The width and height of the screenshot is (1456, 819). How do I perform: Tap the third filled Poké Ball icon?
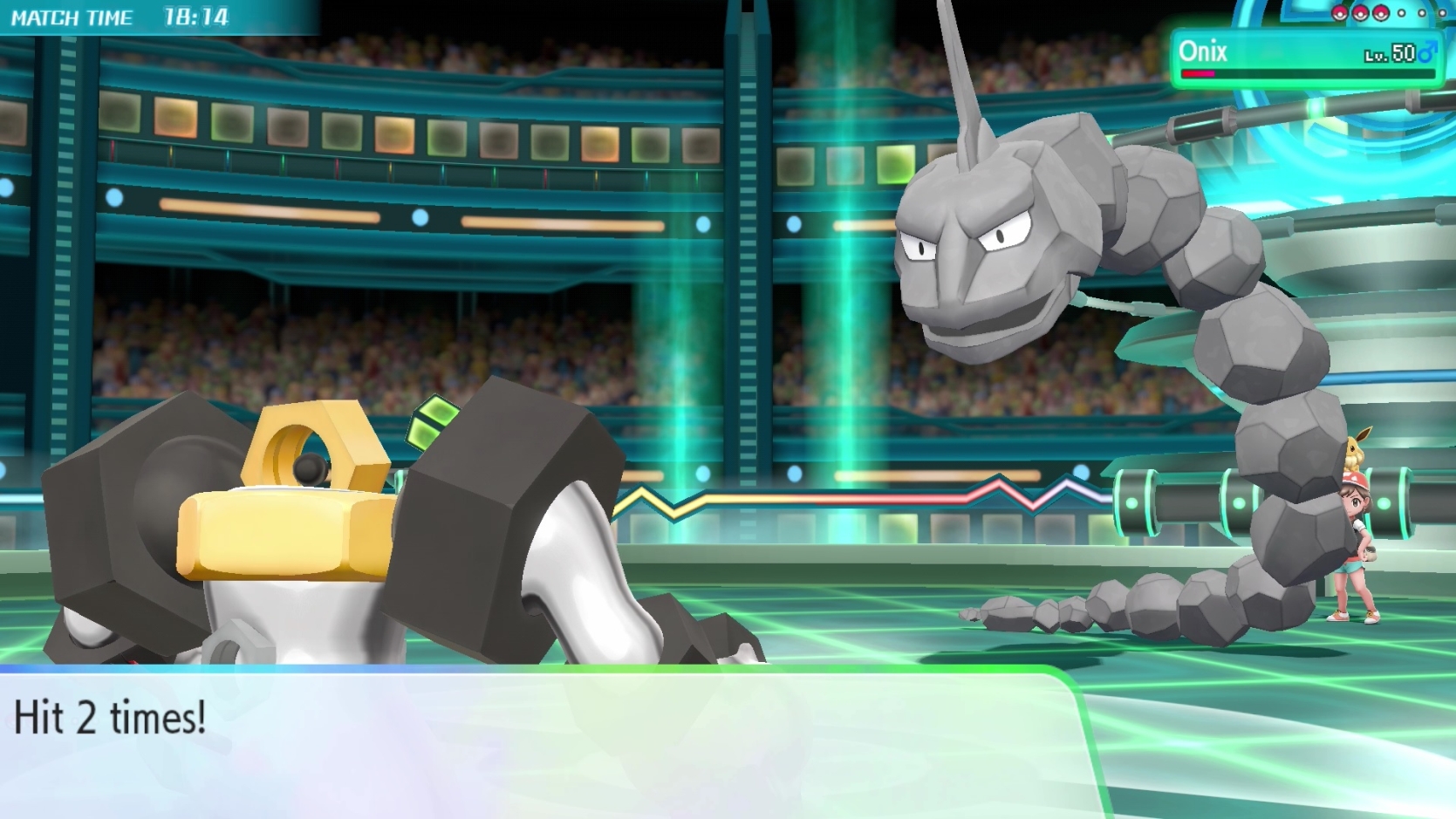(x=1381, y=13)
